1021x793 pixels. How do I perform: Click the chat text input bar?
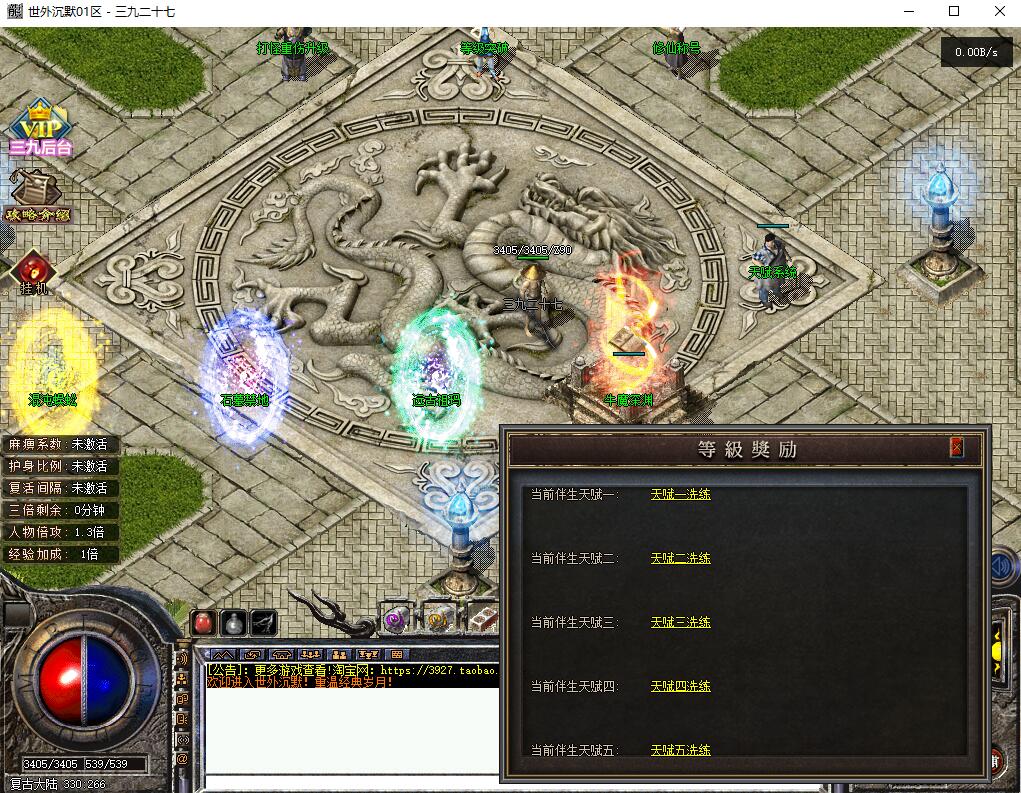350,783
